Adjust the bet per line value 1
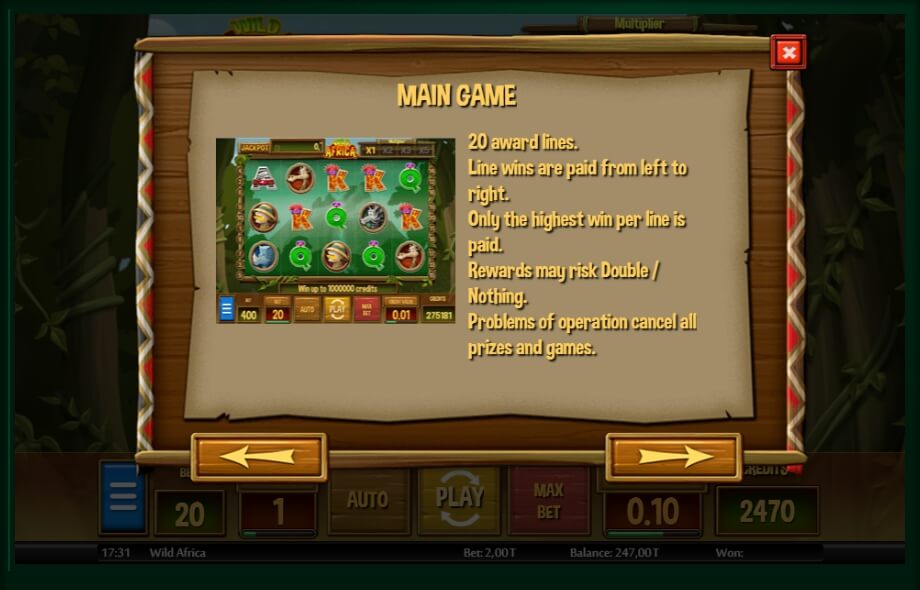This screenshot has width=920, height=590. point(278,512)
